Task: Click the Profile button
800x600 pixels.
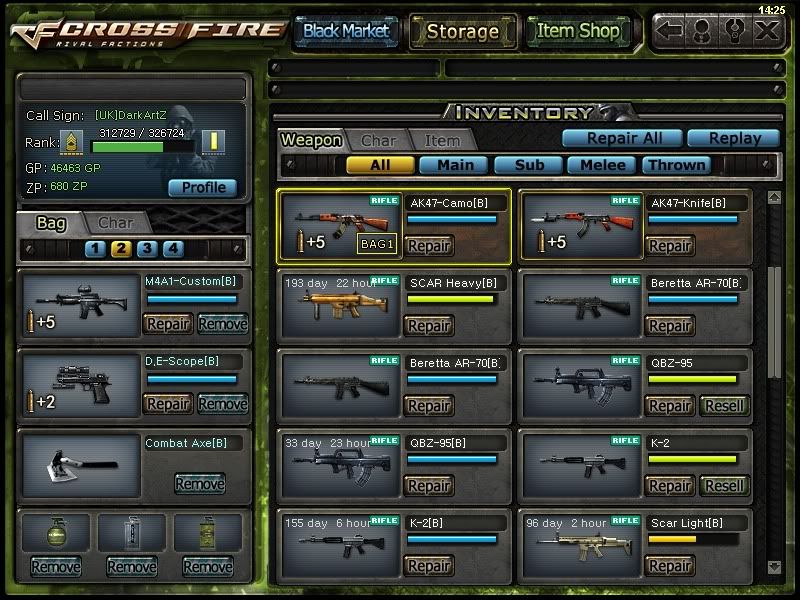Action: point(203,188)
